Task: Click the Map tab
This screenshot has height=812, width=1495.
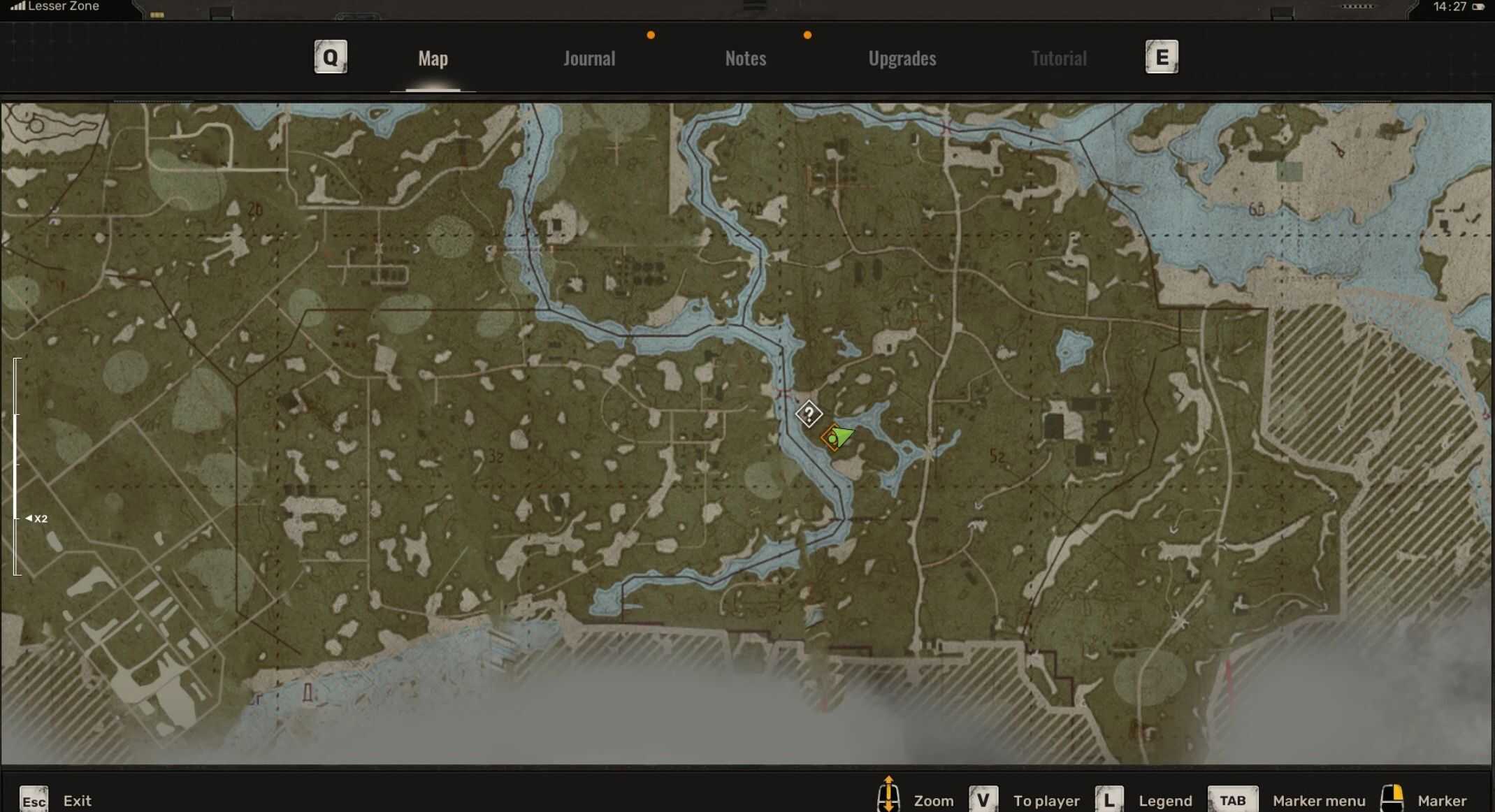Action: [x=433, y=58]
